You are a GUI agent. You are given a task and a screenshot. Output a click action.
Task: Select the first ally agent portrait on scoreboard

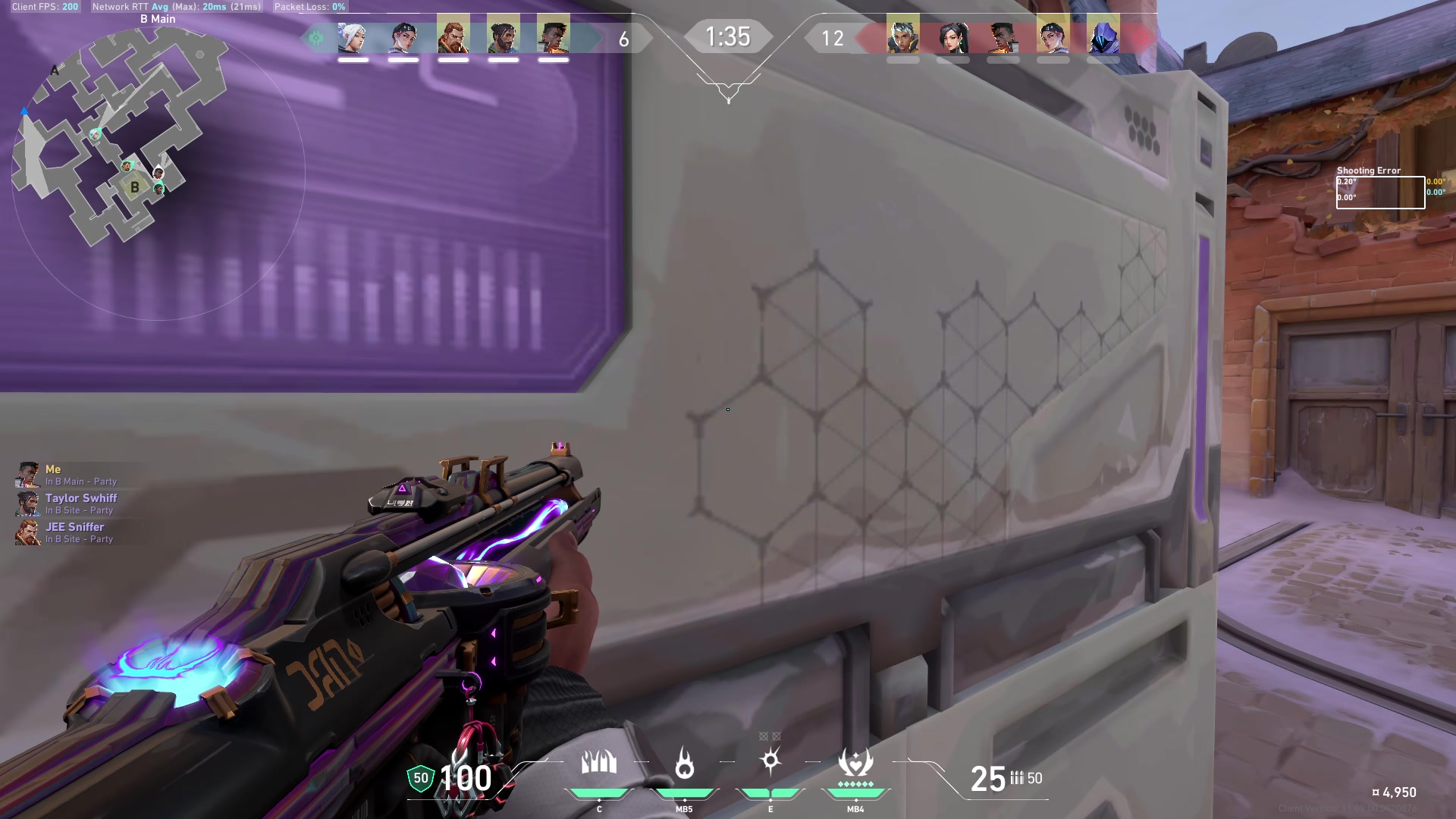(x=350, y=36)
